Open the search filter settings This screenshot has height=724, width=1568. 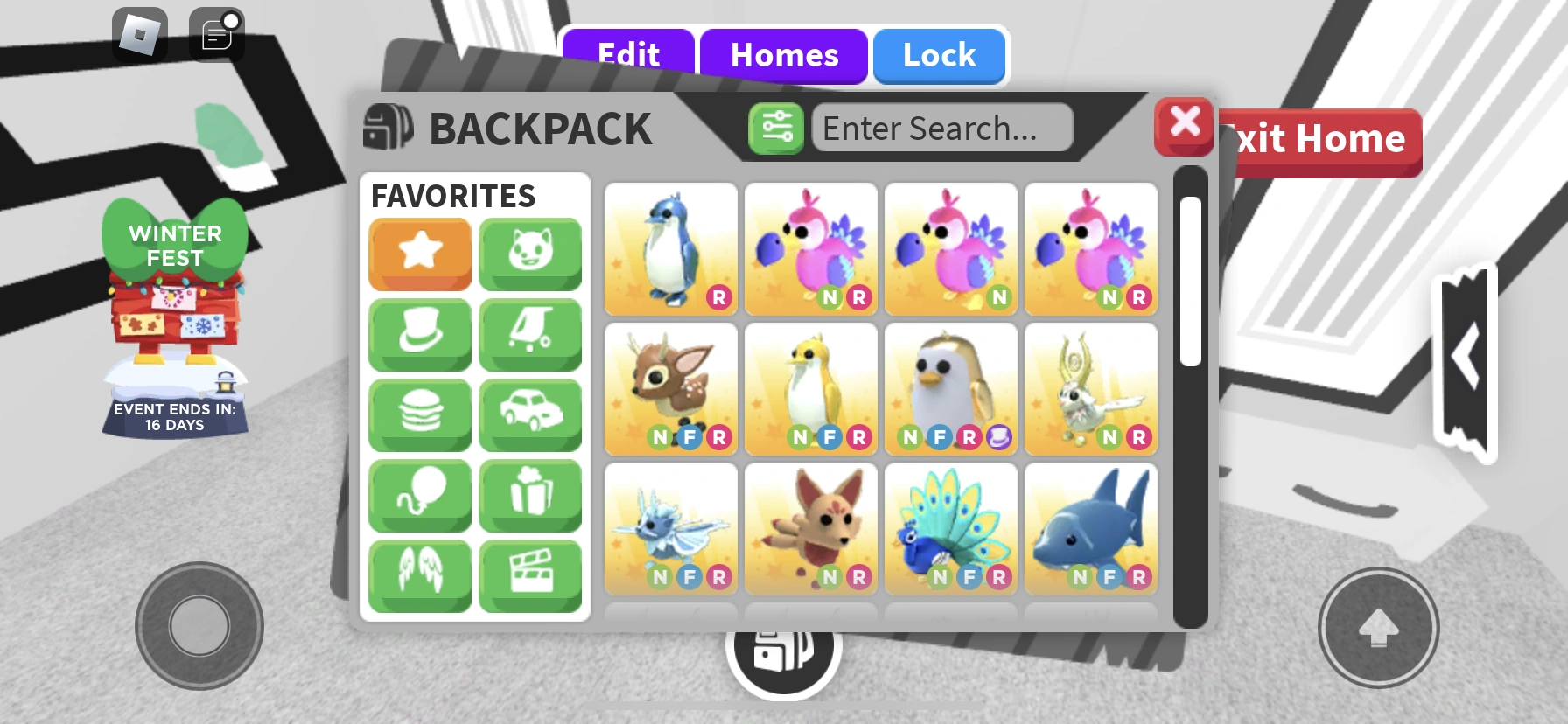click(x=775, y=127)
